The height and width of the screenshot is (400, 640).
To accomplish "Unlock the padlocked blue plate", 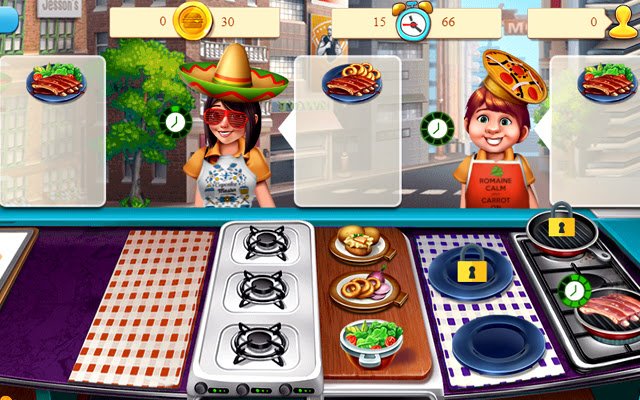I will 470,270.
